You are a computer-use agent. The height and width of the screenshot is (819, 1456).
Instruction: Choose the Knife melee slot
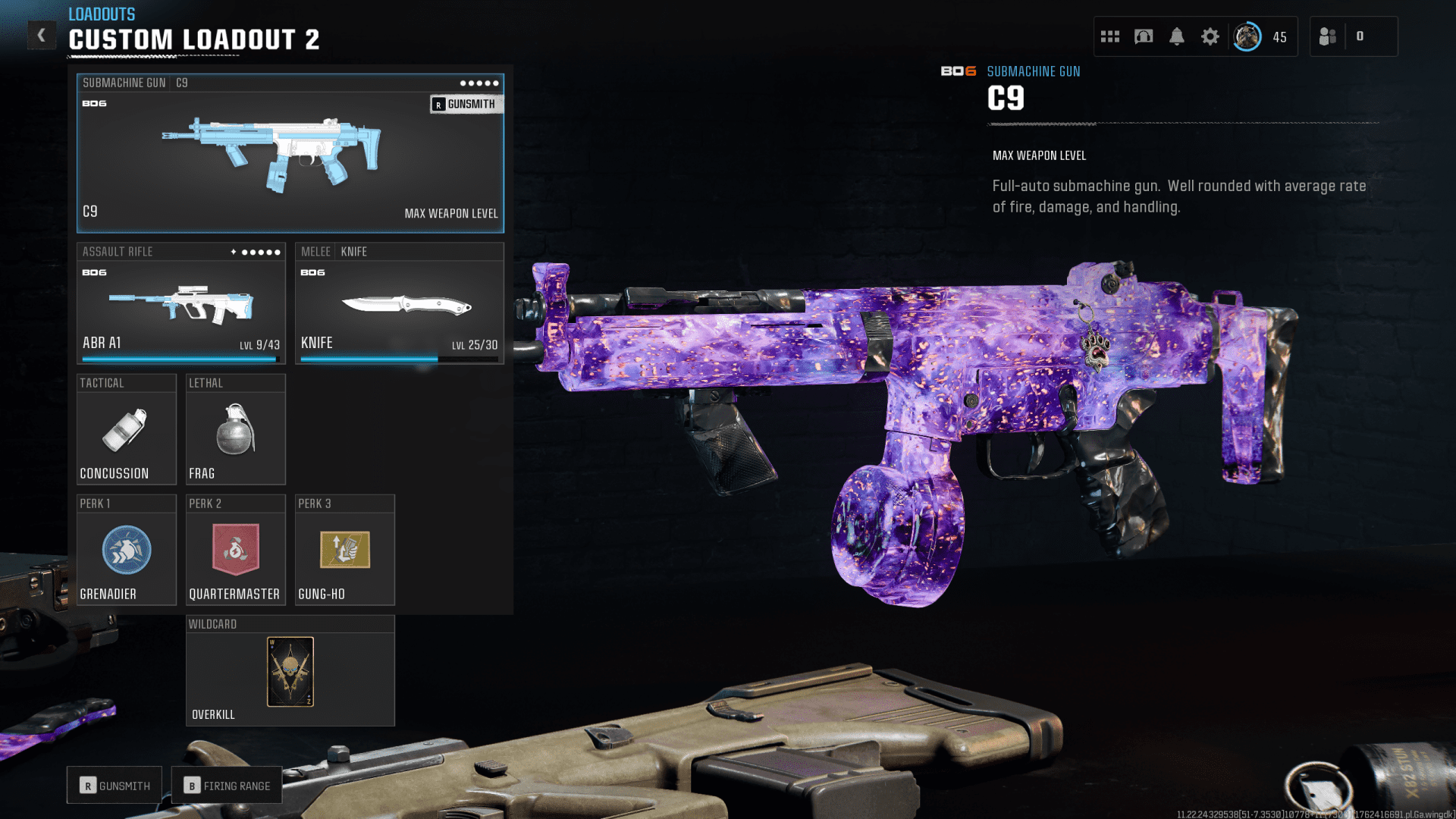click(x=399, y=303)
